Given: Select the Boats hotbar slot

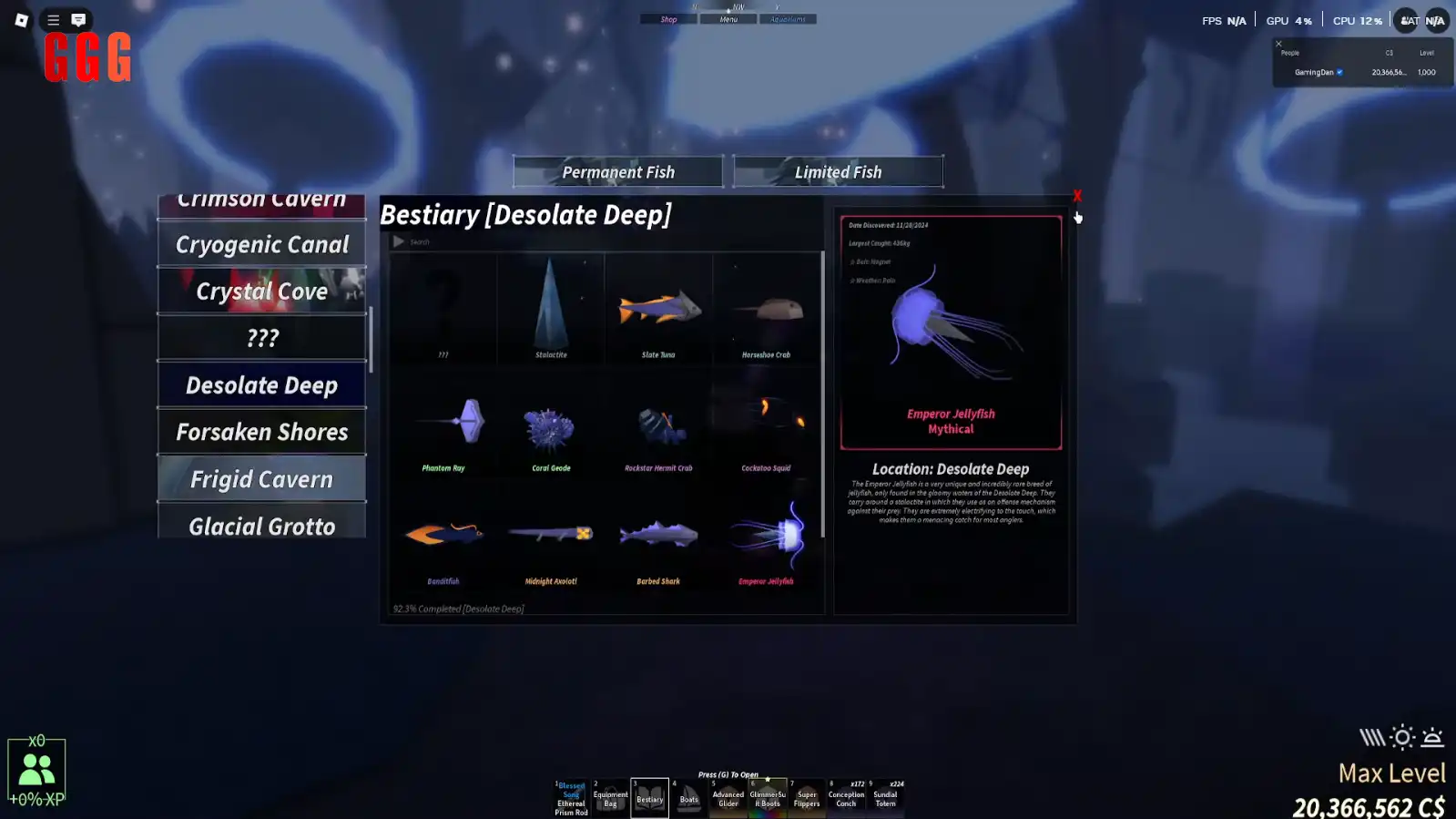Looking at the screenshot, I should pyautogui.click(x=688, y=798).
